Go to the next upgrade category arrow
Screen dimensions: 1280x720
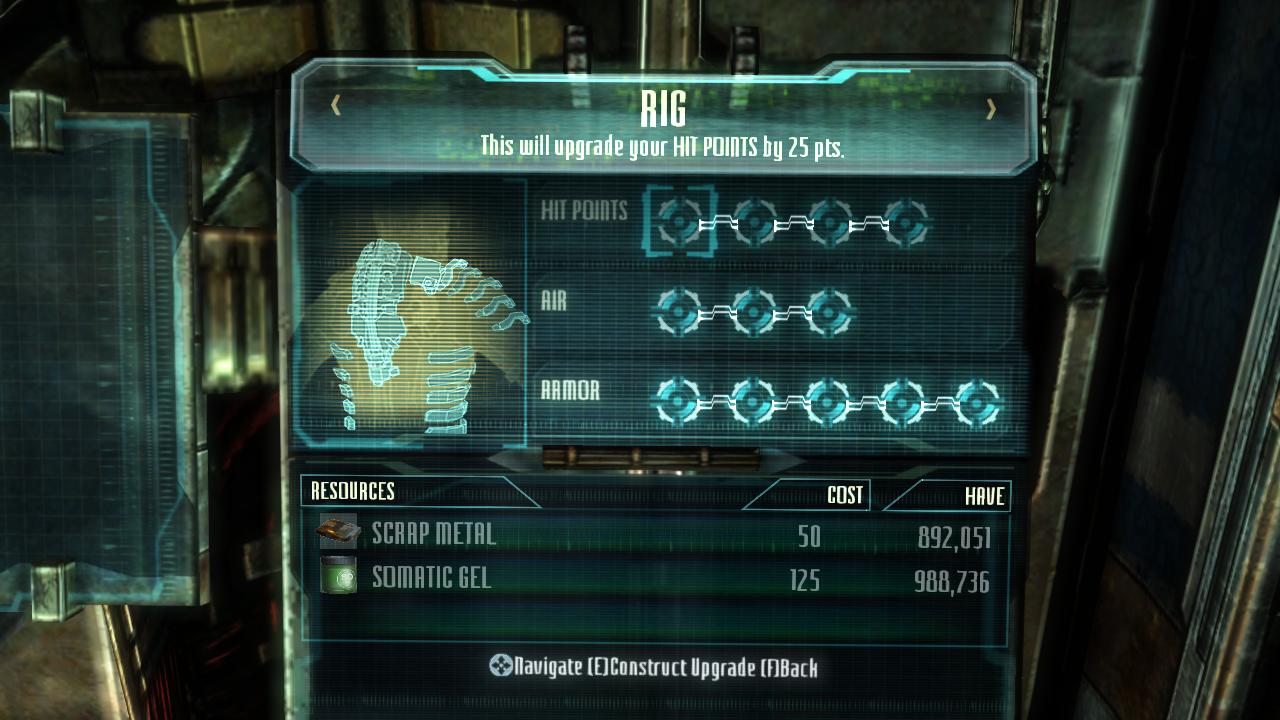point(991,109)
